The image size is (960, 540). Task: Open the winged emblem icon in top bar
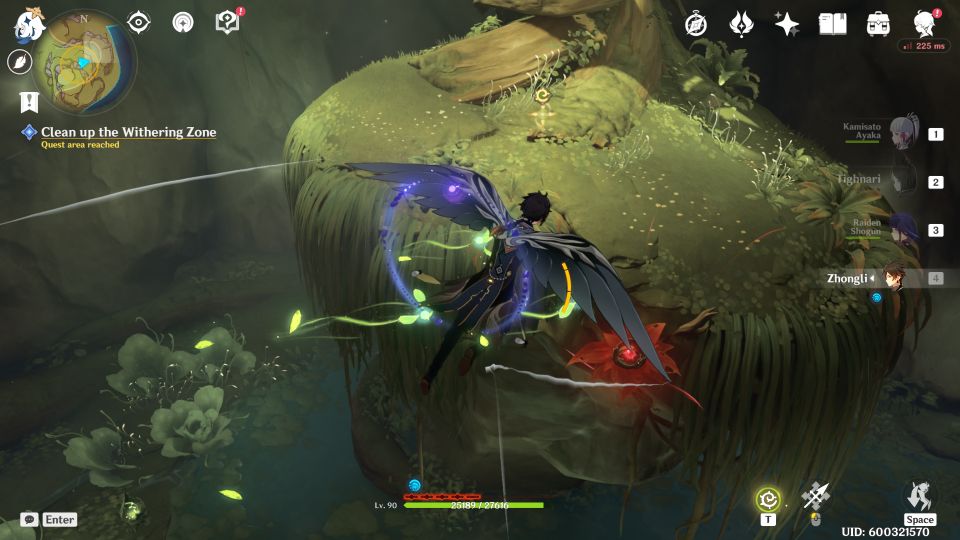741,24
